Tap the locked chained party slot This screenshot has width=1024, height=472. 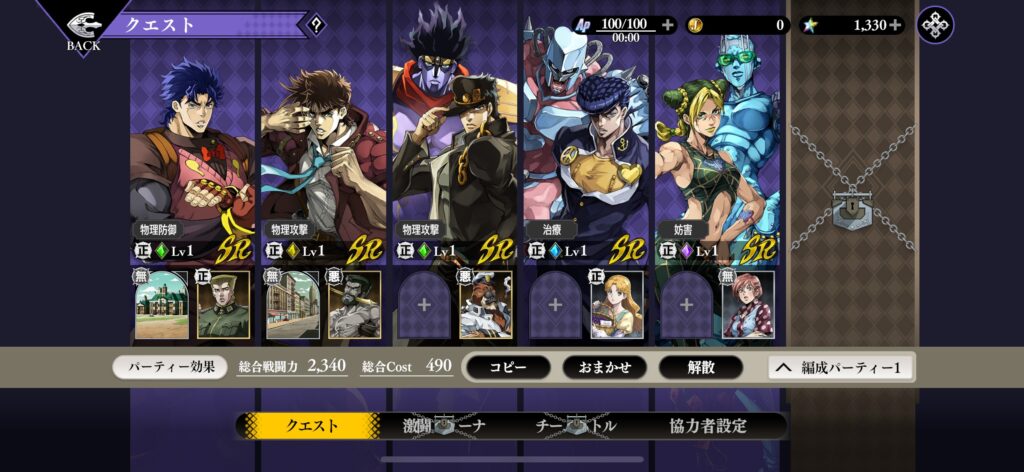click(852, 205)
